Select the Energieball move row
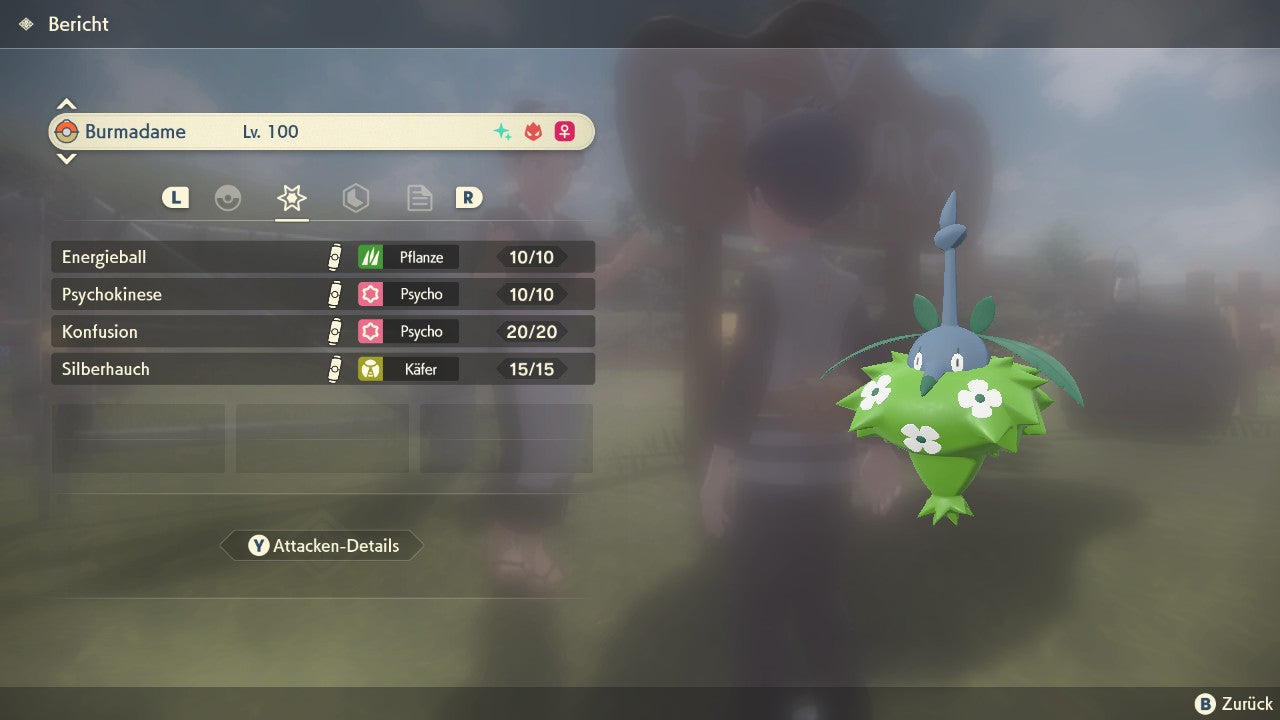Screen dimensions: 1280x720 tap(322, 257)
